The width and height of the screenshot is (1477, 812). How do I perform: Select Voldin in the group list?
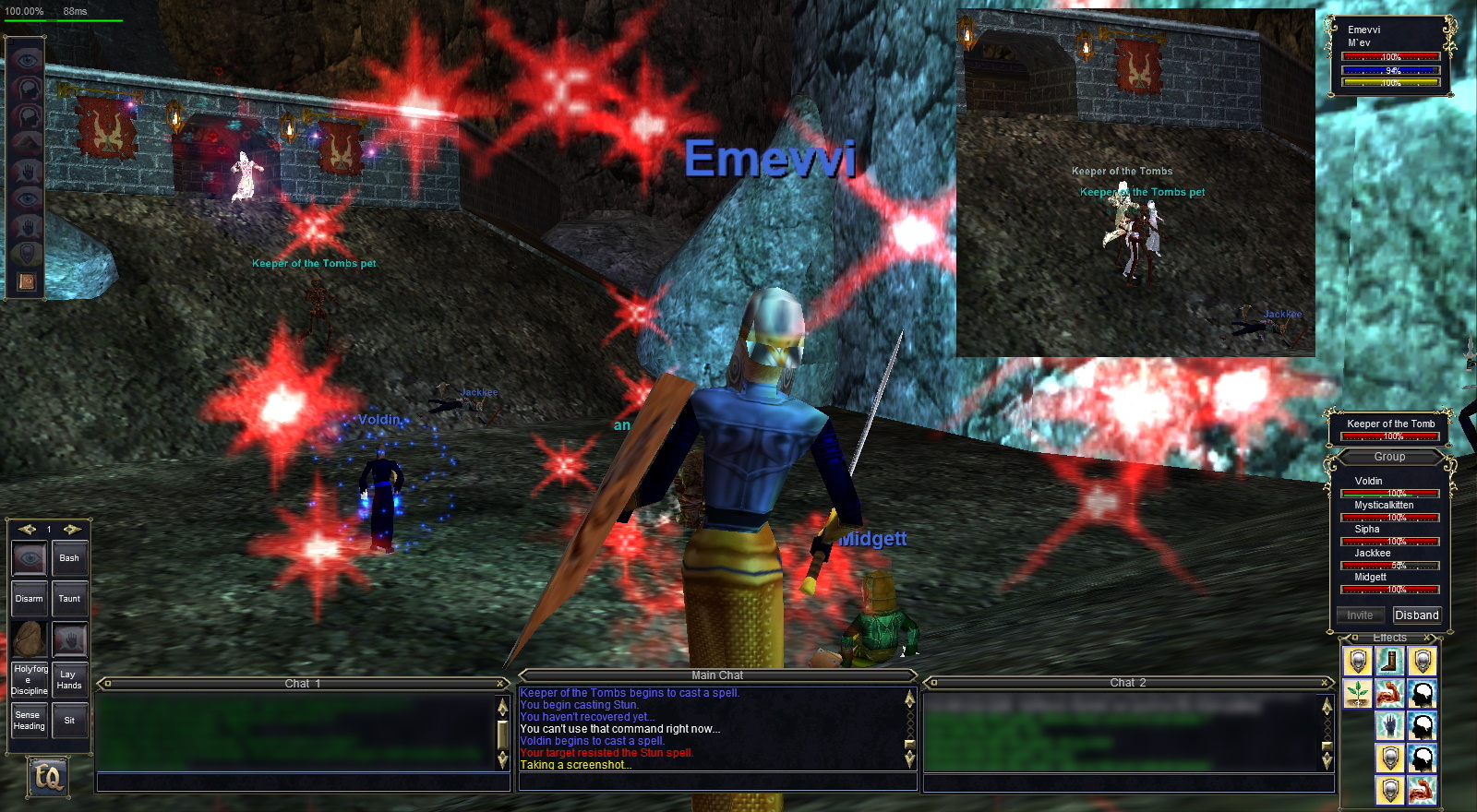(1369, 482)
